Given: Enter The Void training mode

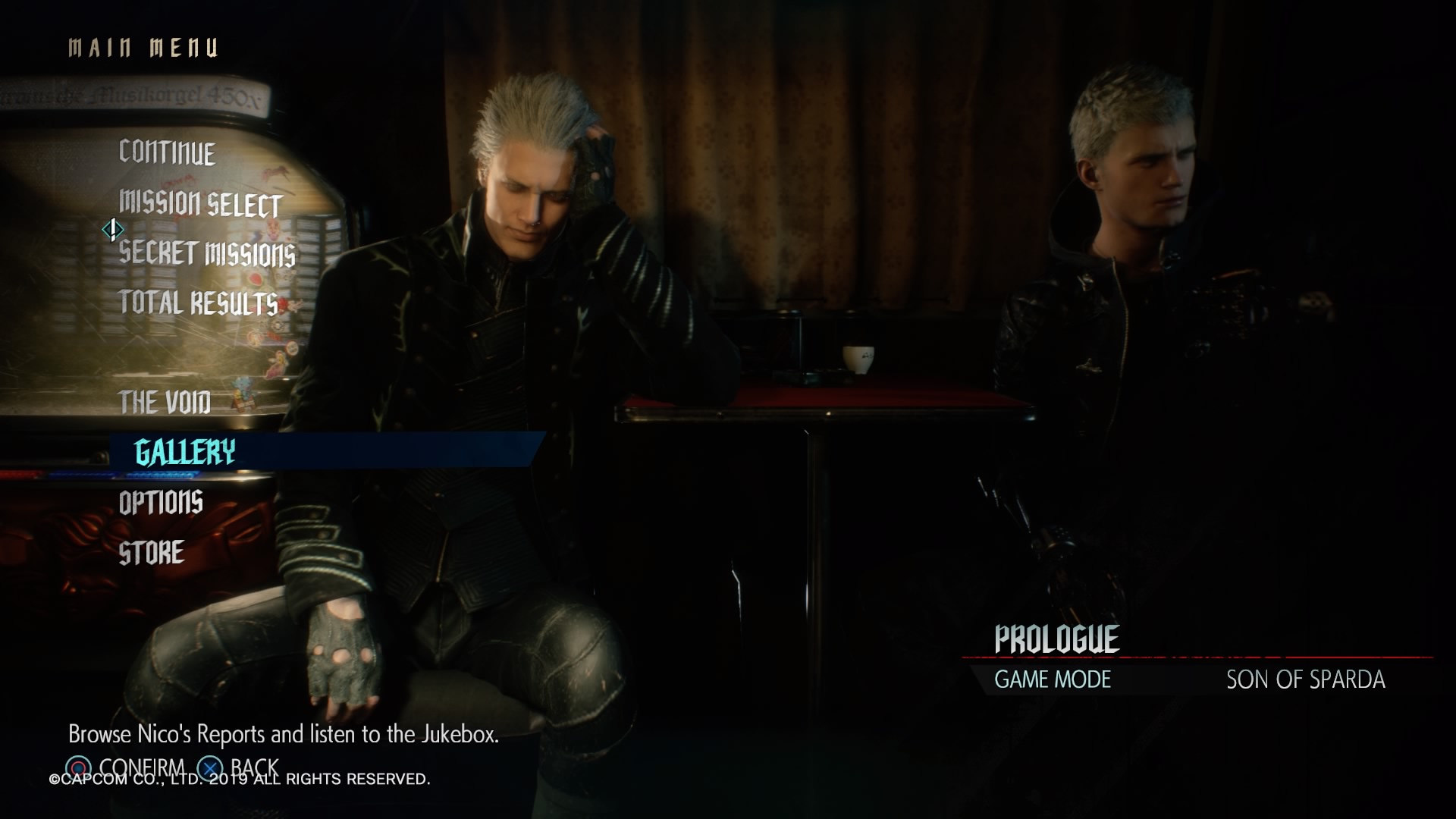Looking at the screenshot, I should [165, 402].
